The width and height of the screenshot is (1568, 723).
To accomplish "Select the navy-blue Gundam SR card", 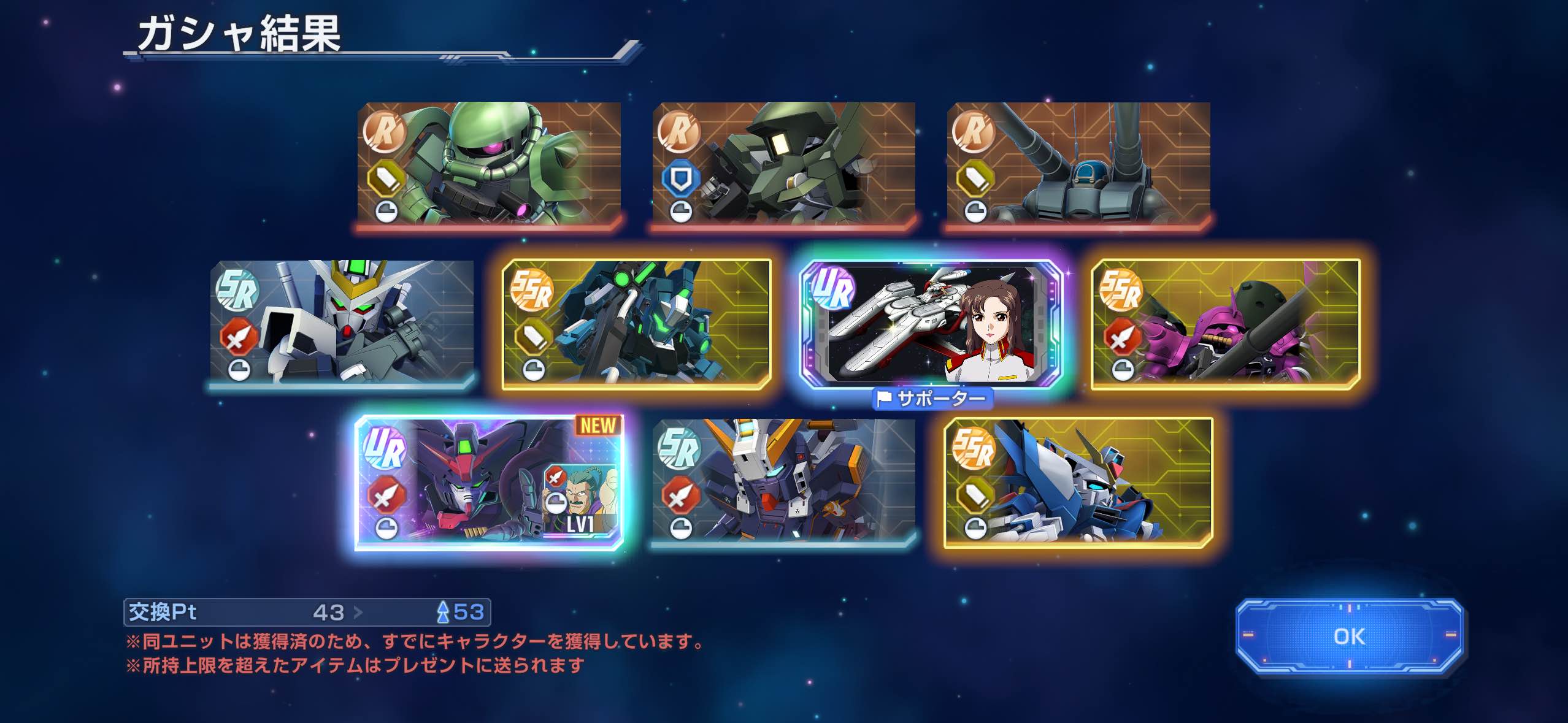I will click(x=783, y=481).
